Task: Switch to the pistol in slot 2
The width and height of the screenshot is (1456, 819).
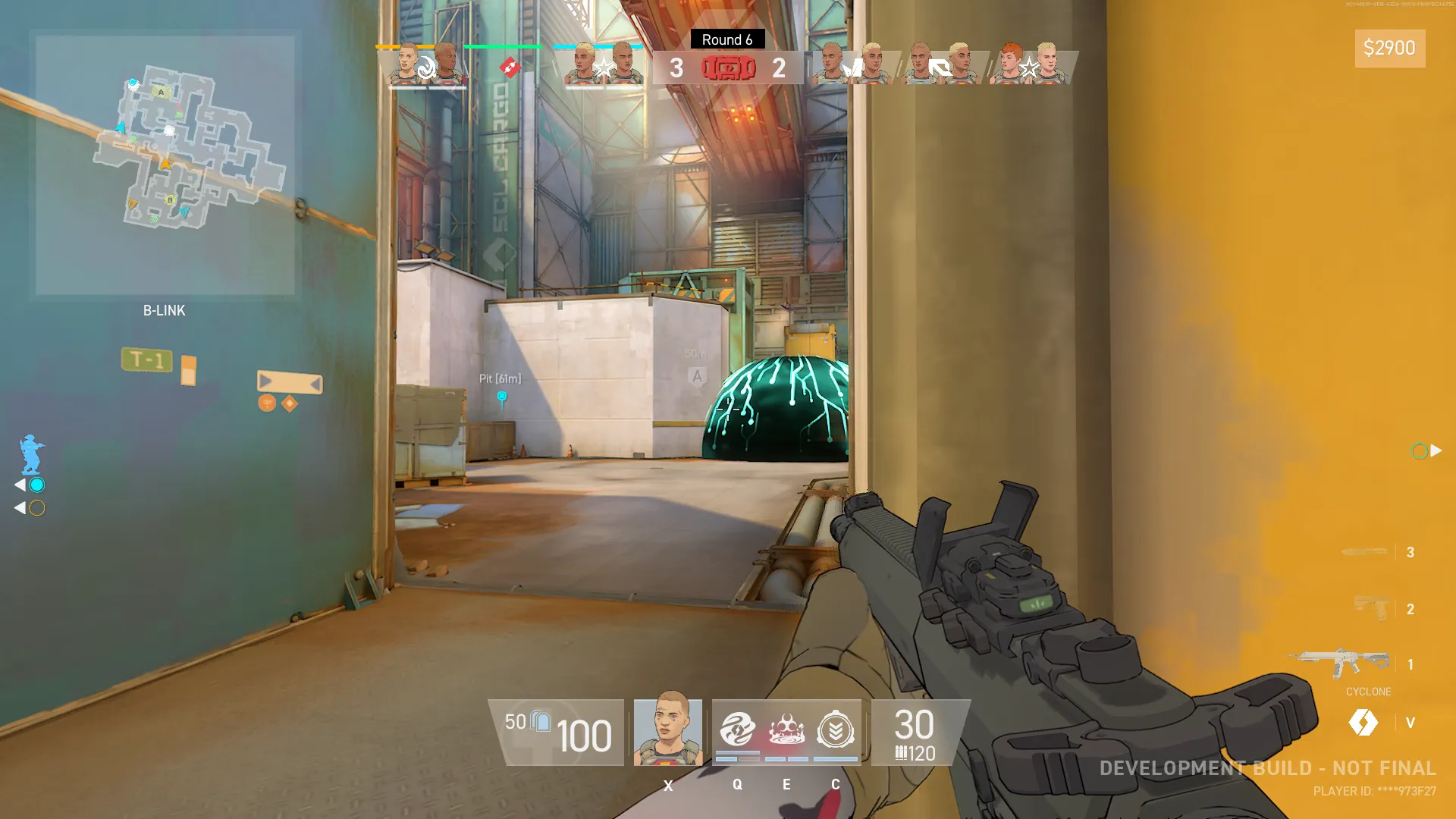Action: 1372,608
